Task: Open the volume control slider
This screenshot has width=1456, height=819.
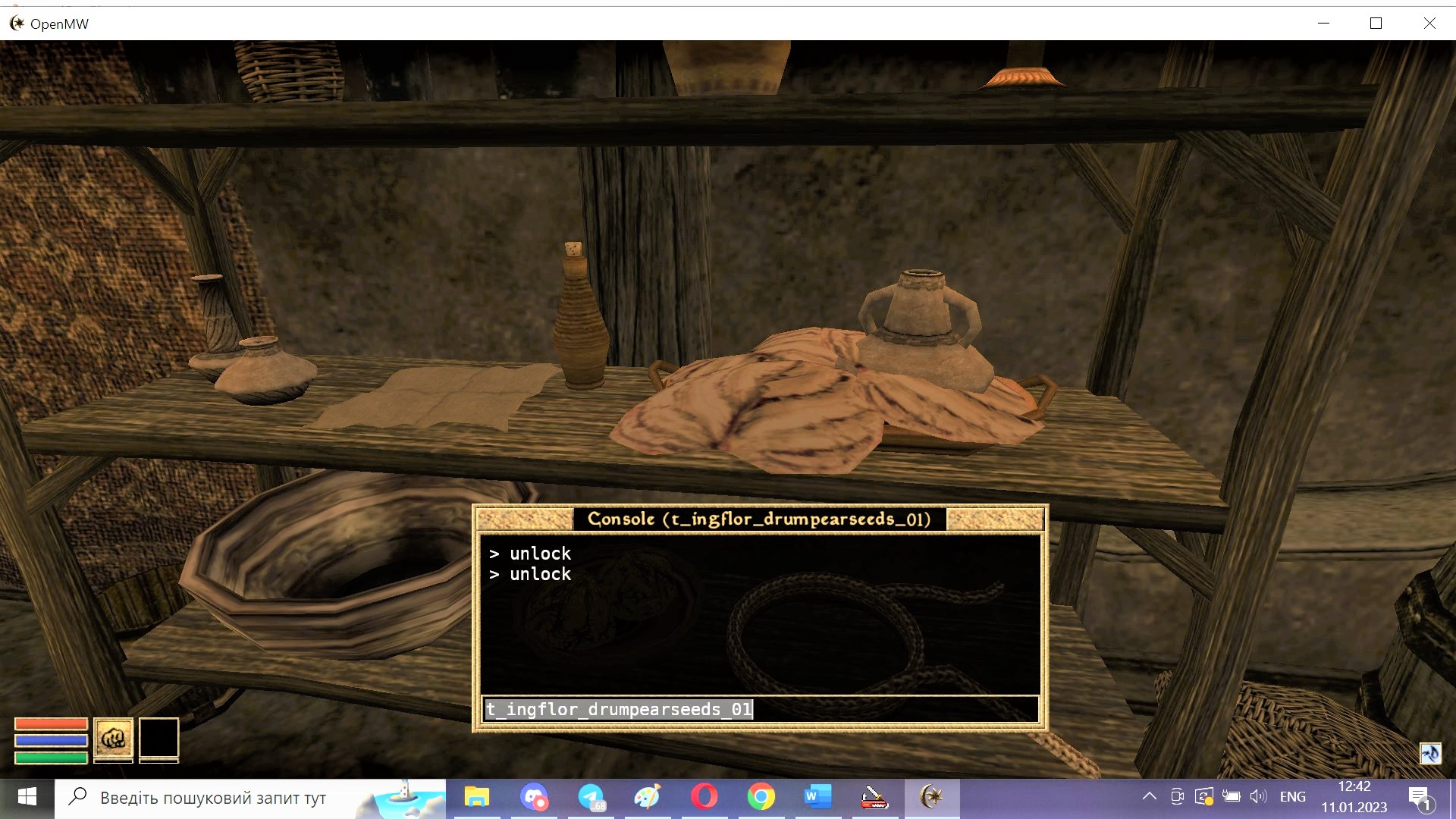Action: pyautogui.click(x=1259, y=796)
